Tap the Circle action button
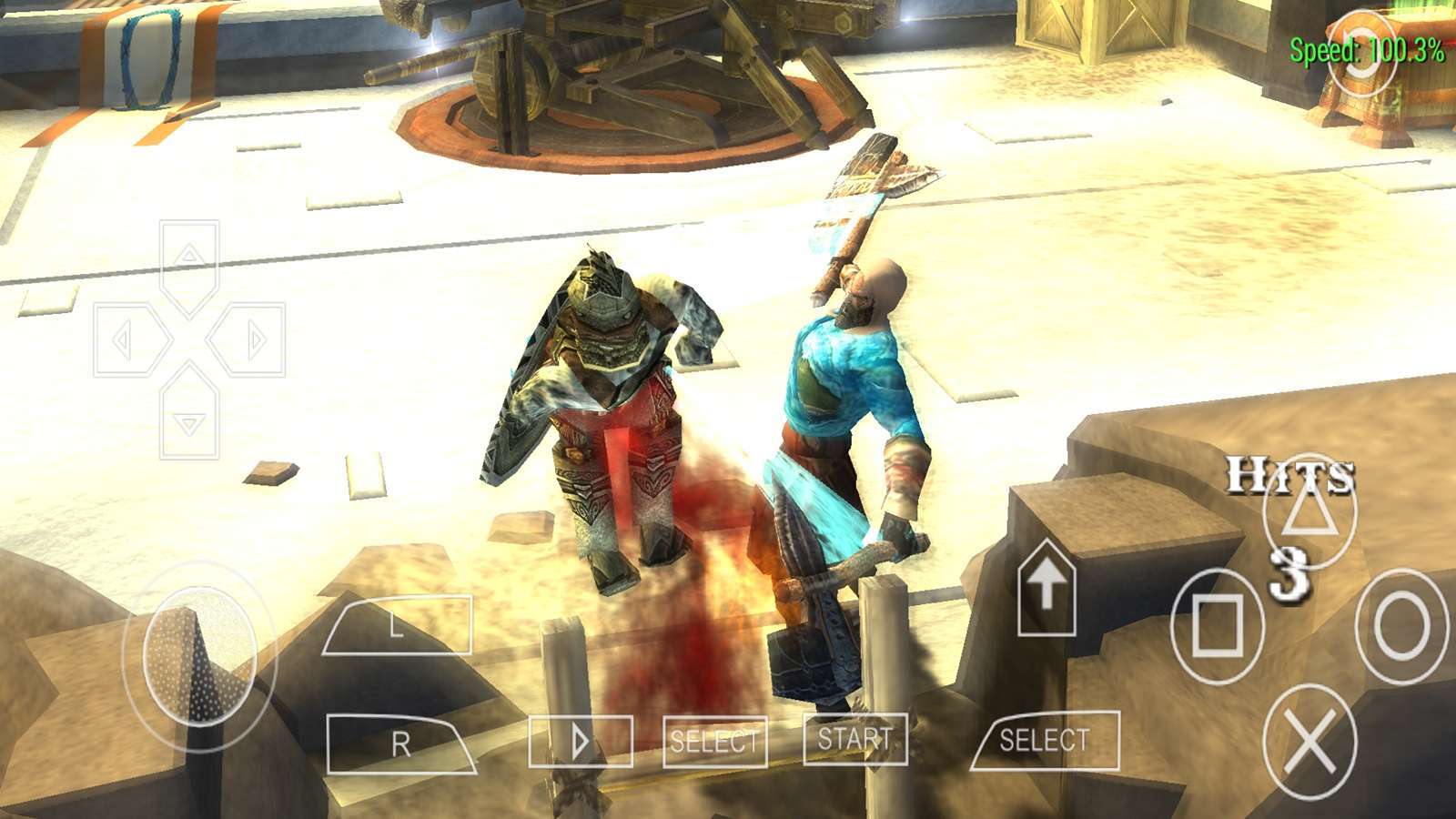The height and width of the screenshot is (819, 1456). (x=1401, y=626)
